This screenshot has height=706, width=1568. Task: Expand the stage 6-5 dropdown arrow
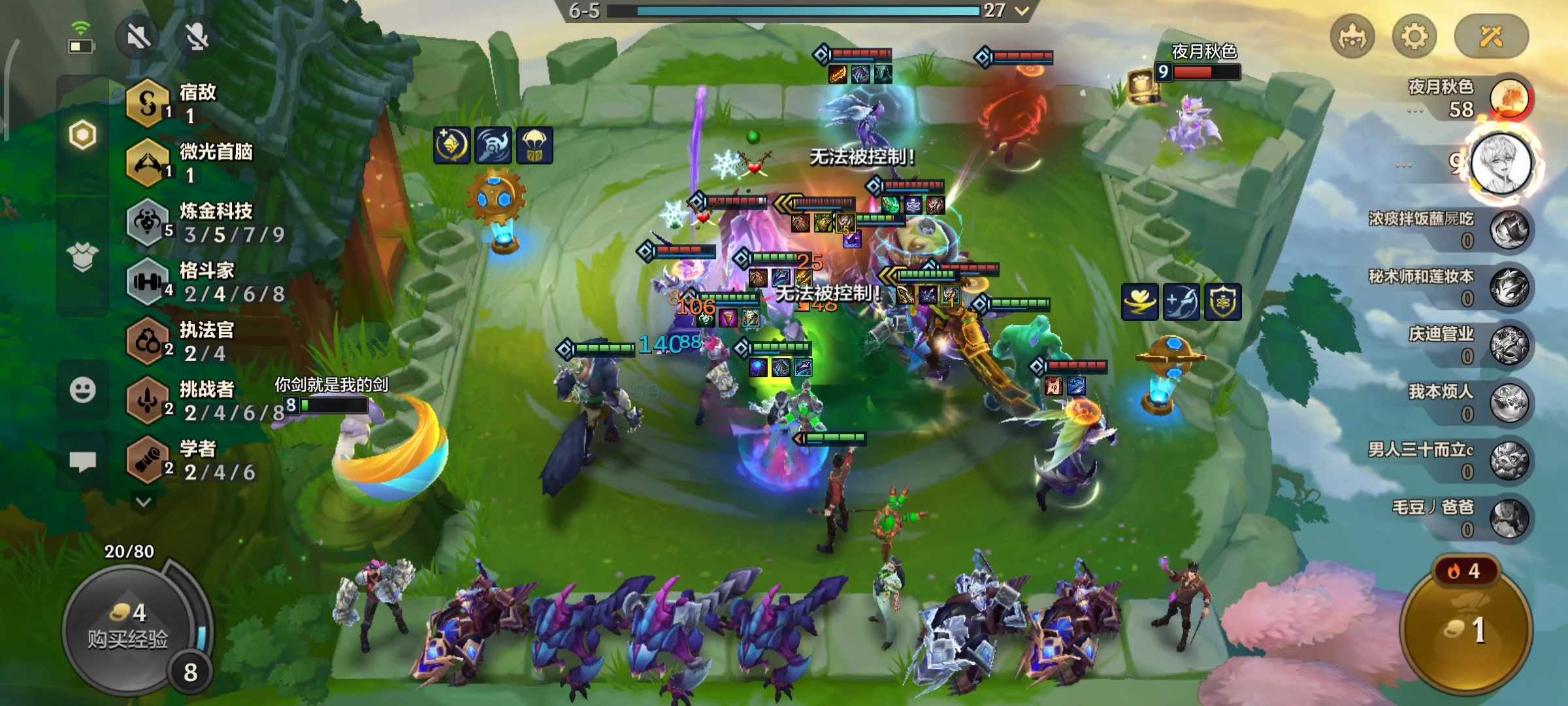tap(1022, 10)
